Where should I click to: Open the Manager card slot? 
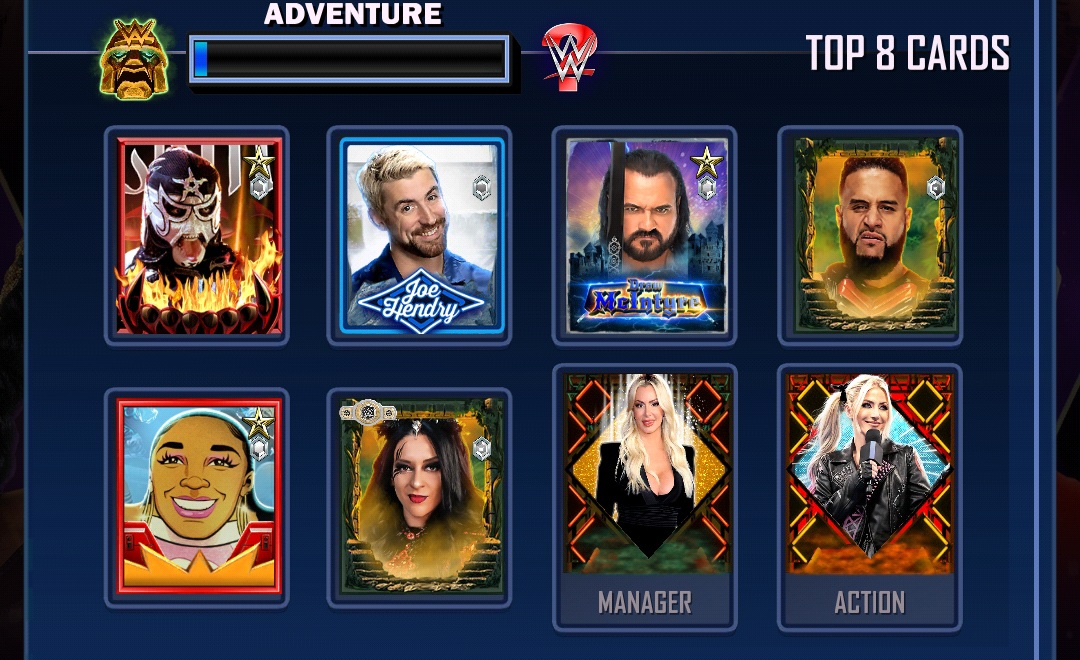coord(645,497)
